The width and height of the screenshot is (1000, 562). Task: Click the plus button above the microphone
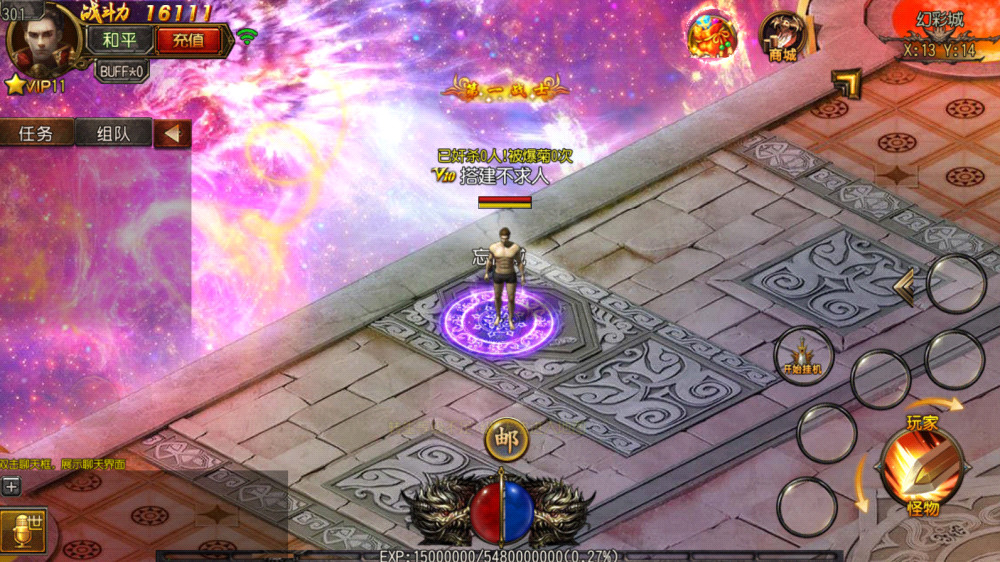click(11, 486)
